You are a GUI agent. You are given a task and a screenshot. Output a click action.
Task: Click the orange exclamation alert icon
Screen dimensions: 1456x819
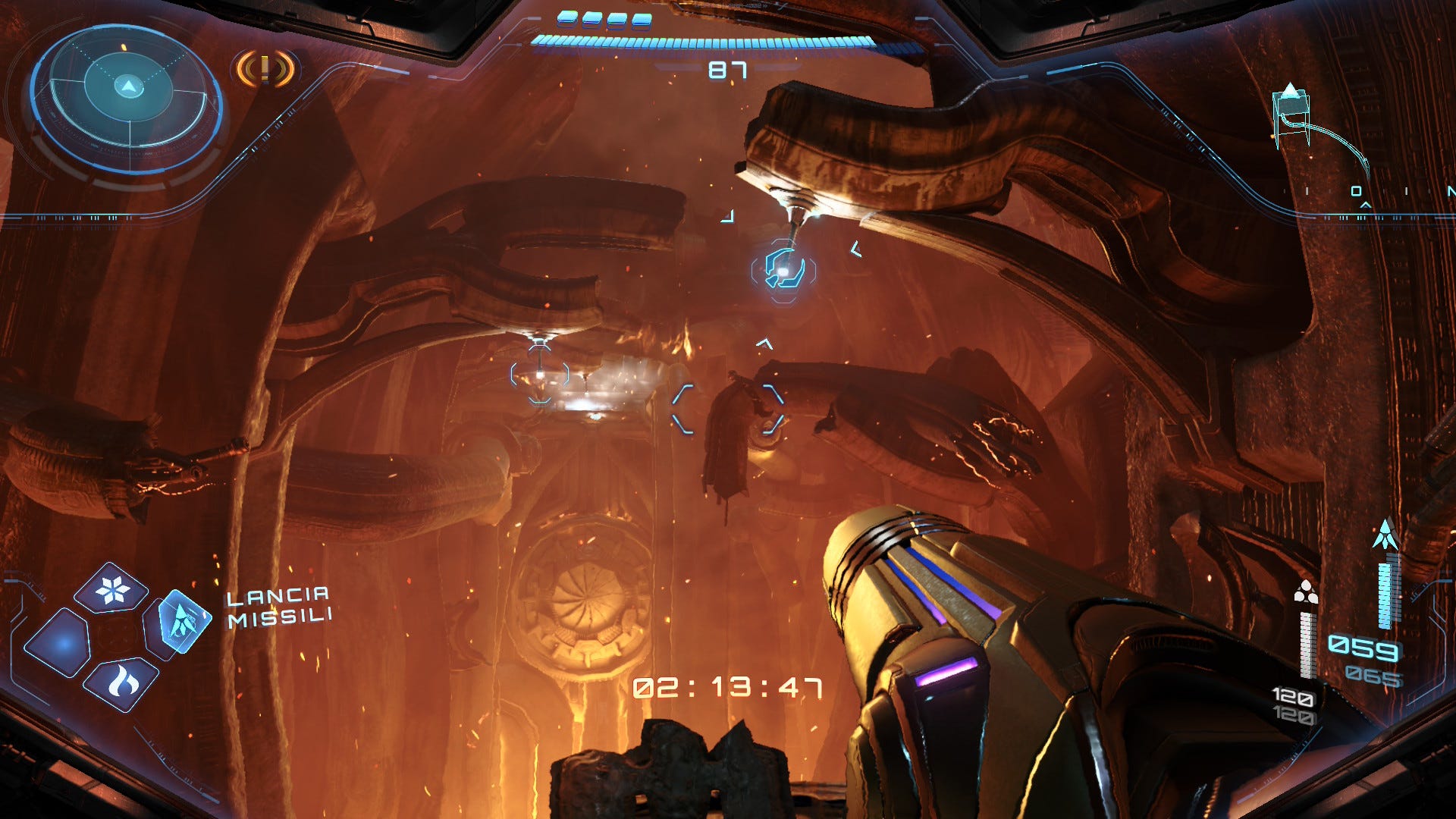pyautogui.click(x=265, y=69)
